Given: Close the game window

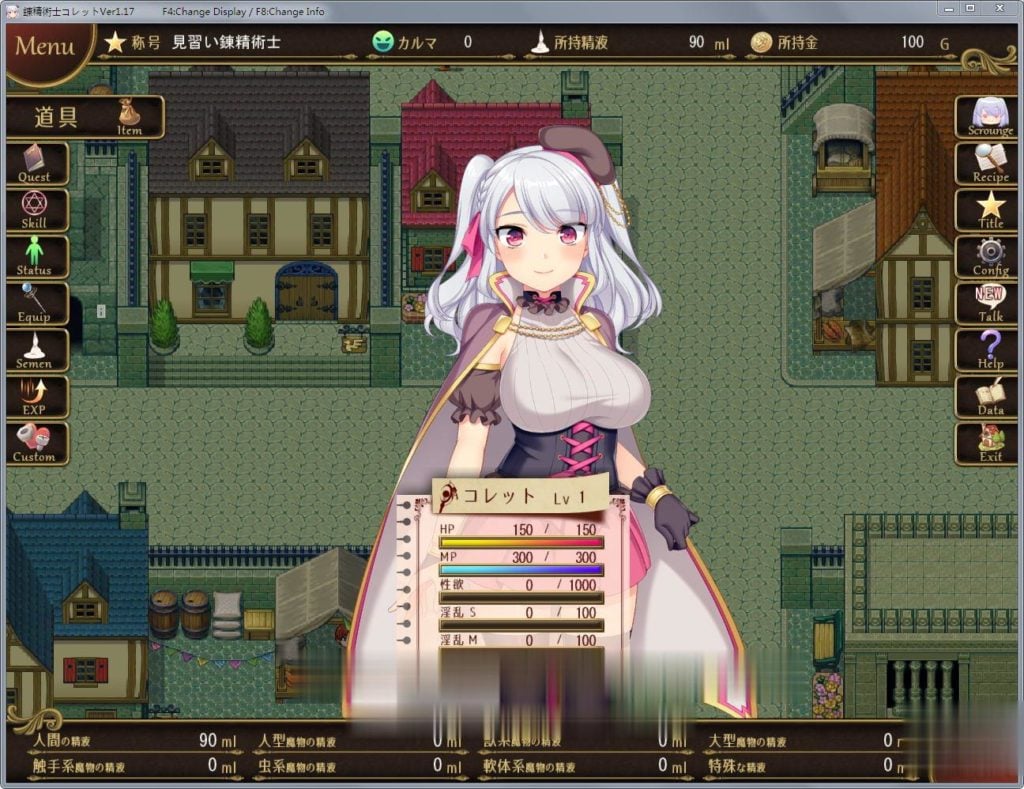Looking at the screenshot, I should pyautogui.click(x=999, y=10).
